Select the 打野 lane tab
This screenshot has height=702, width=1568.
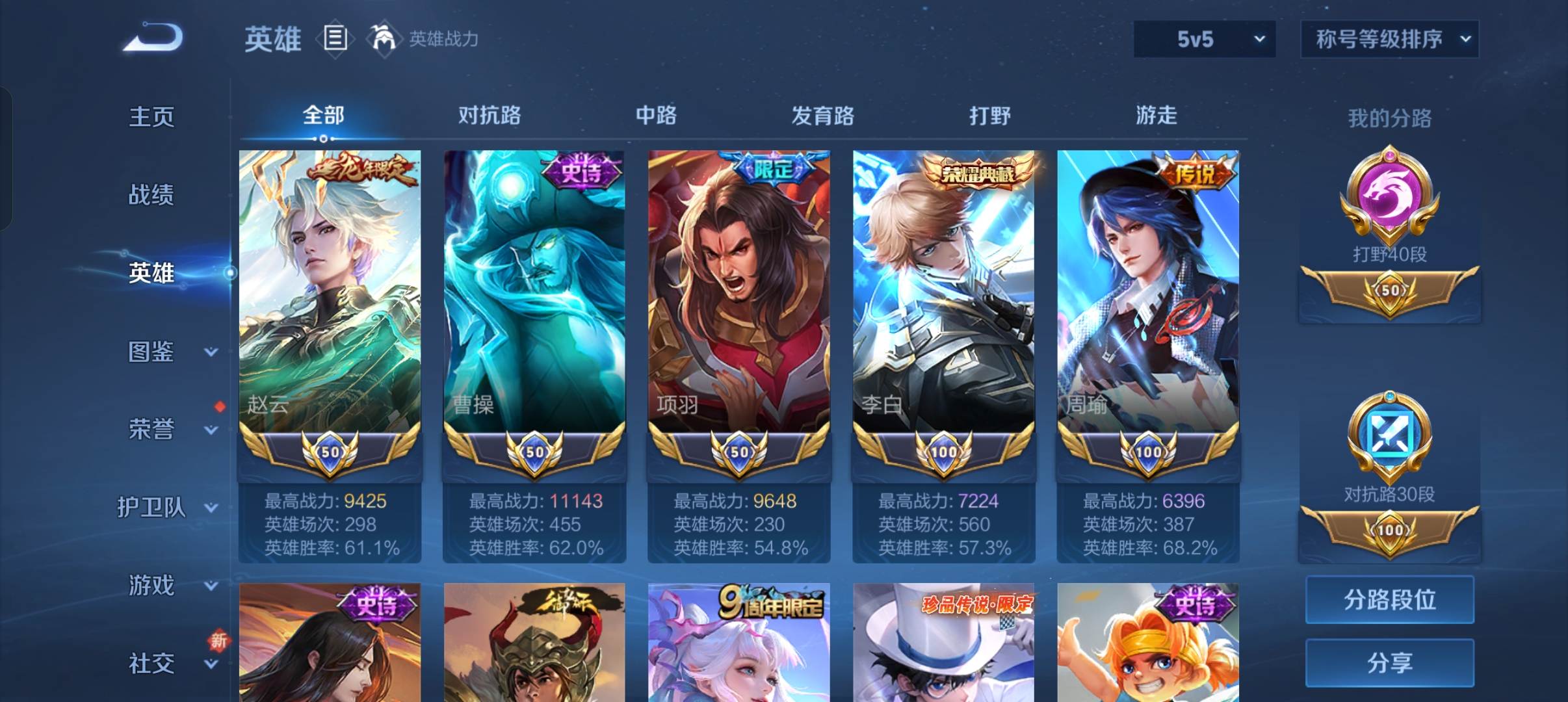989,116
